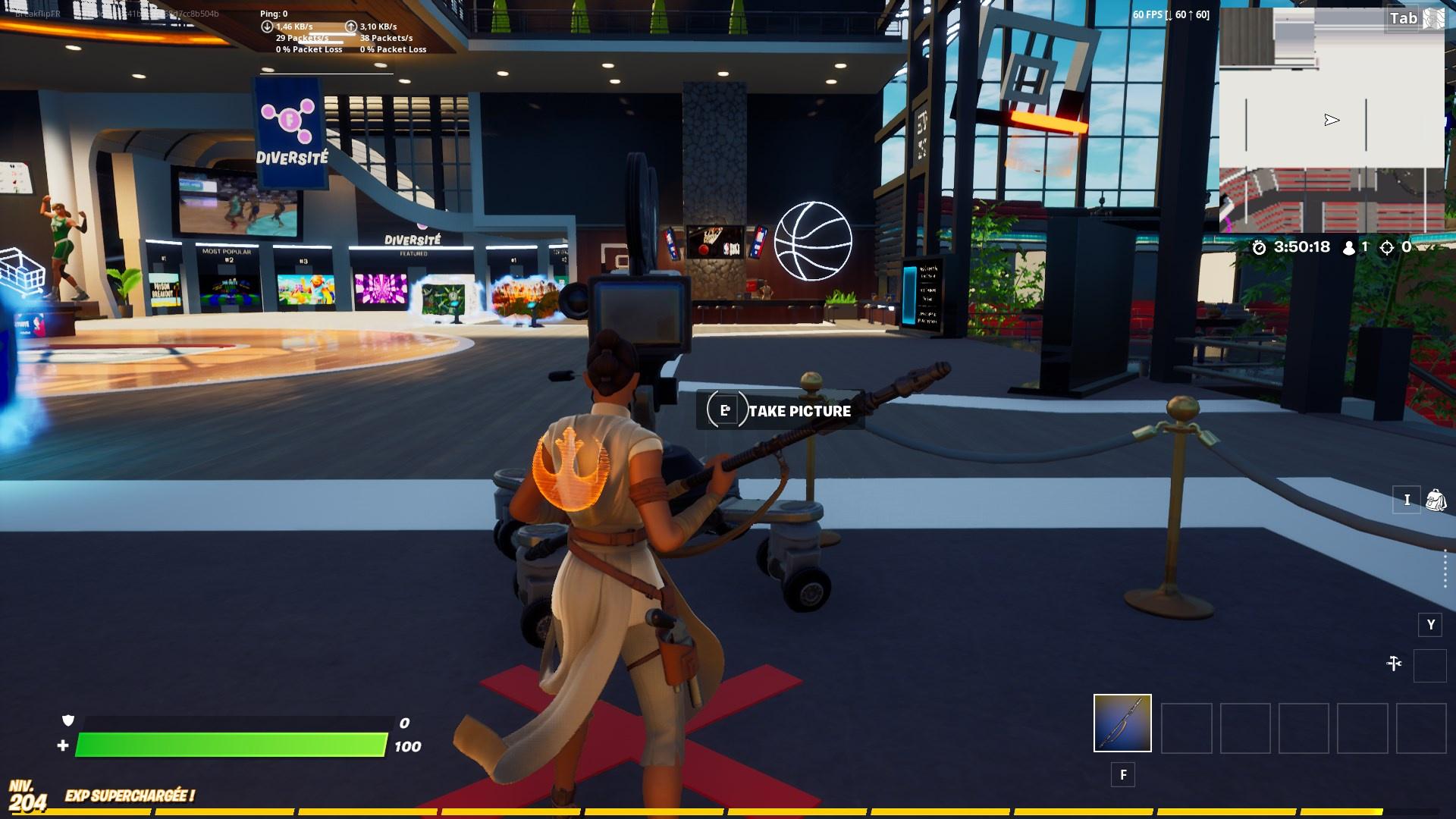Click the download arrow in network stats
Image resolution: width=1456 pixels, height=819 pixels.
pos(267,24)
